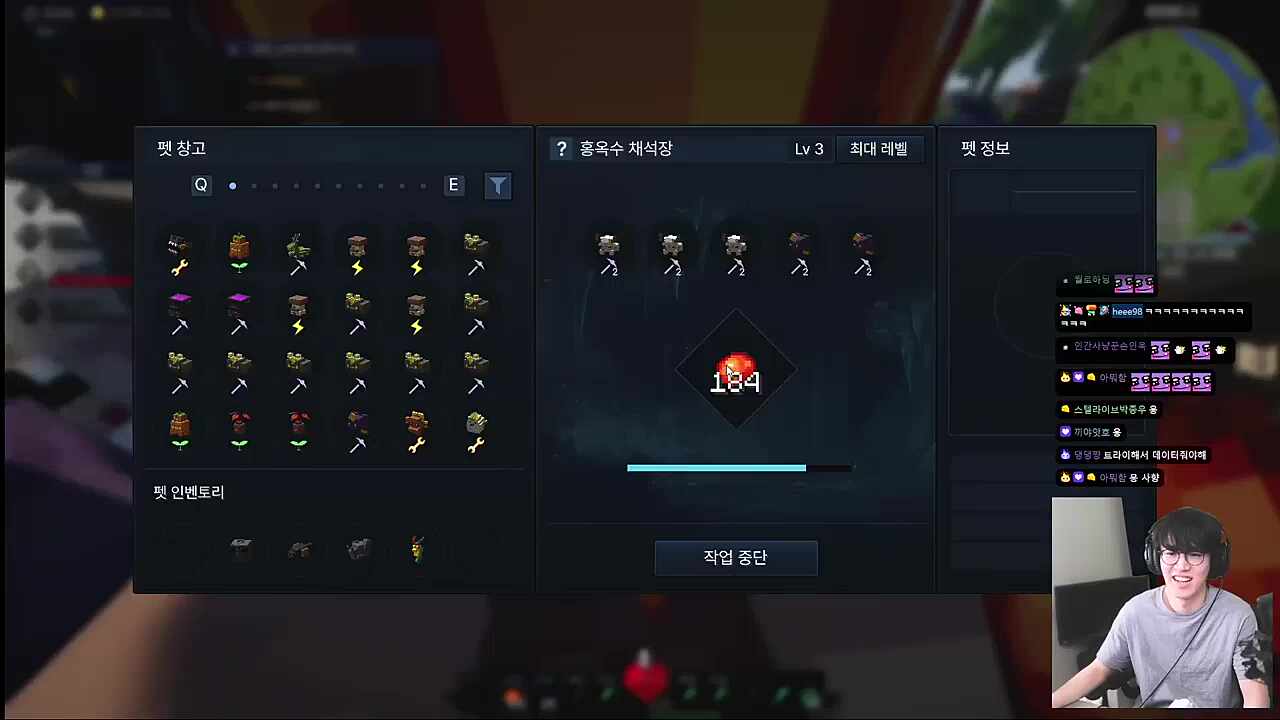Image resolution: width=1280 pixels, height=720 pixels.
Task: Select the golden wrench pet in the bottom row
Action: [417, 430]
